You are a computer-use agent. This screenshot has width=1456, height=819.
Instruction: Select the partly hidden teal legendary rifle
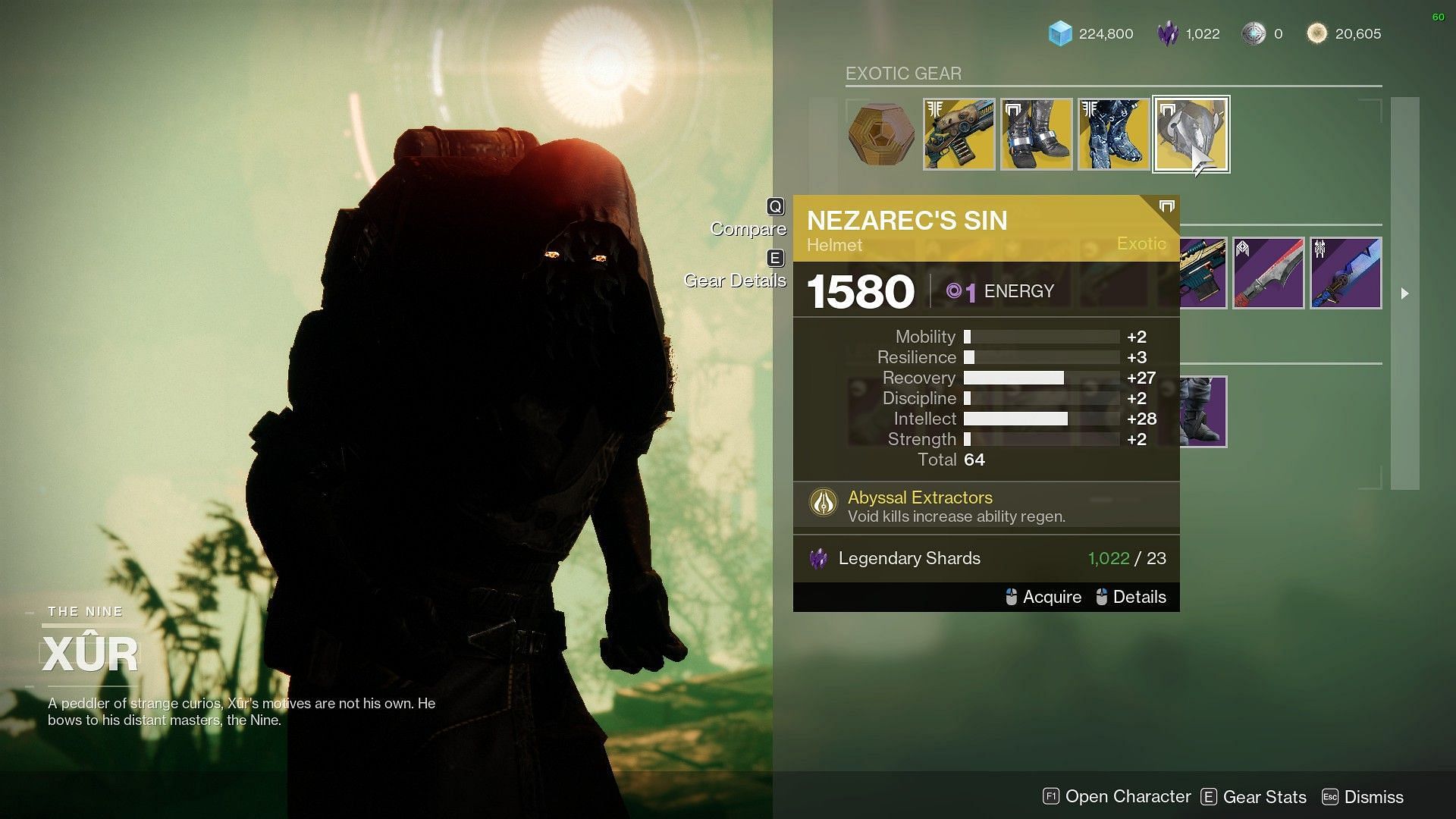coord(1203,273)
